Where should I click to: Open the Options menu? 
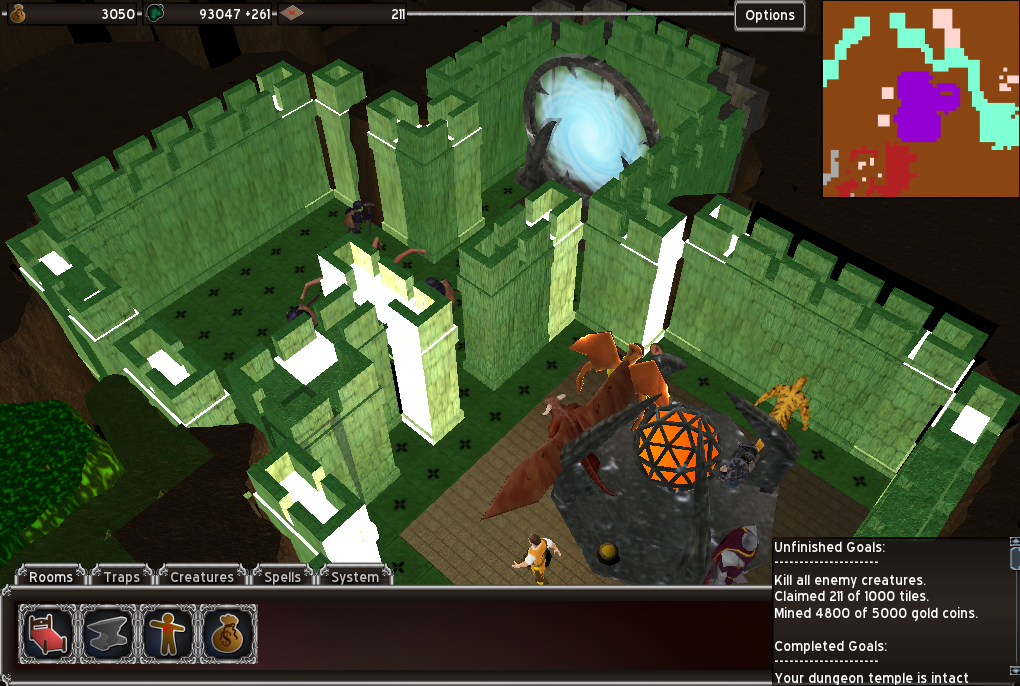[769, 15]
